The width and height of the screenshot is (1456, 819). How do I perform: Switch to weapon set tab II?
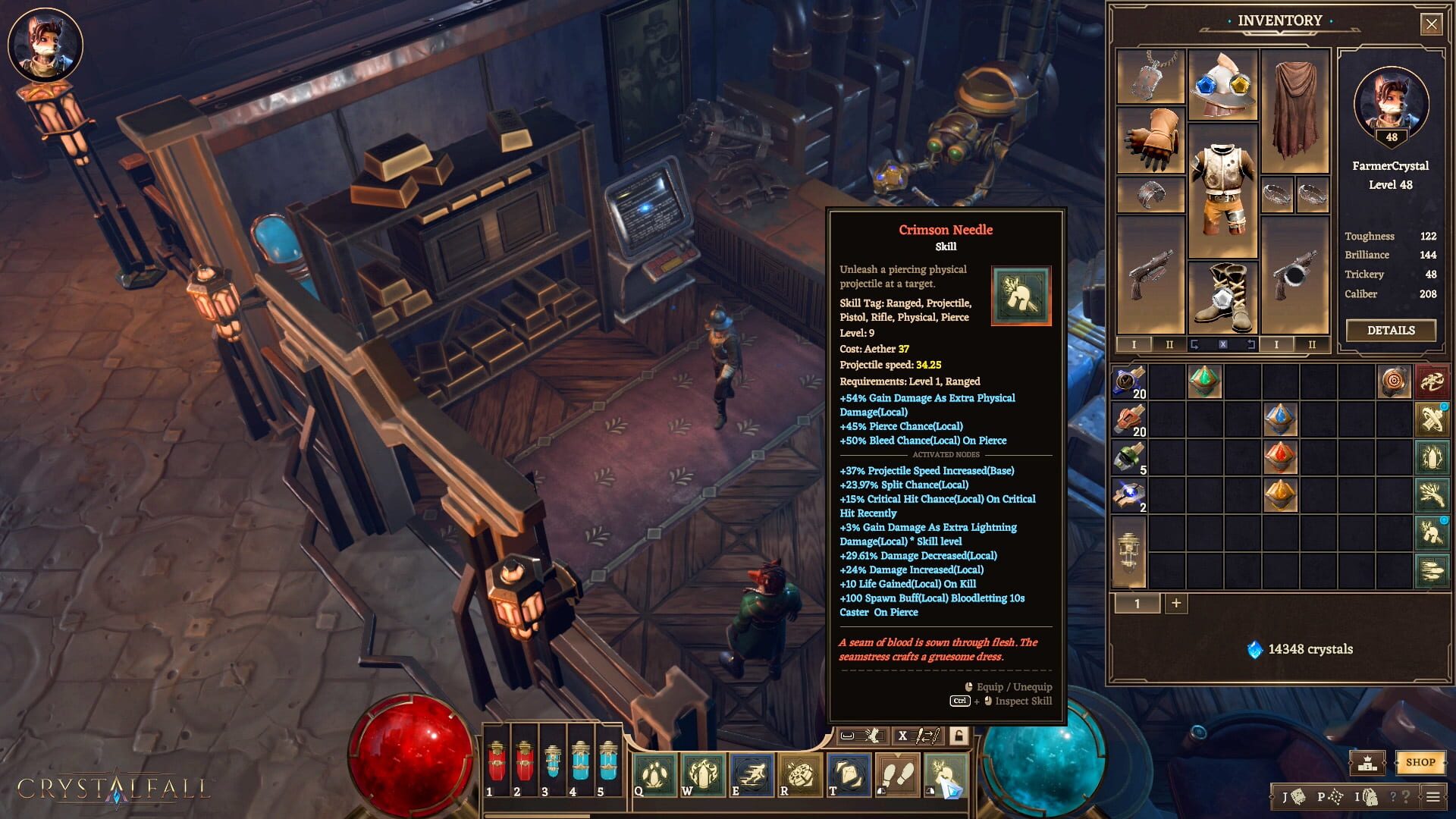[x=1170, y=344]
